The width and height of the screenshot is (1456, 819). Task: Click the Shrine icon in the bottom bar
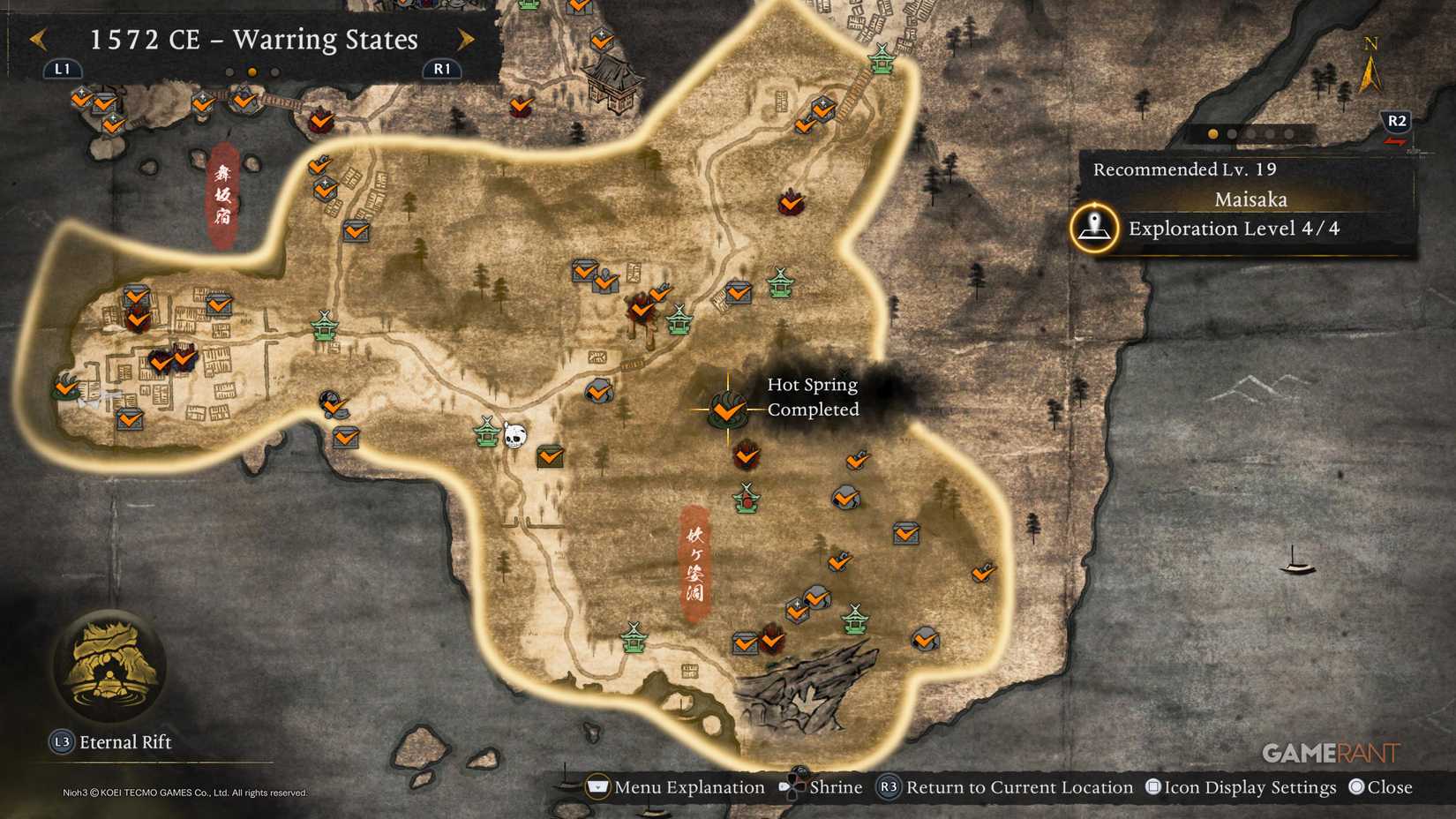(794, 786)
